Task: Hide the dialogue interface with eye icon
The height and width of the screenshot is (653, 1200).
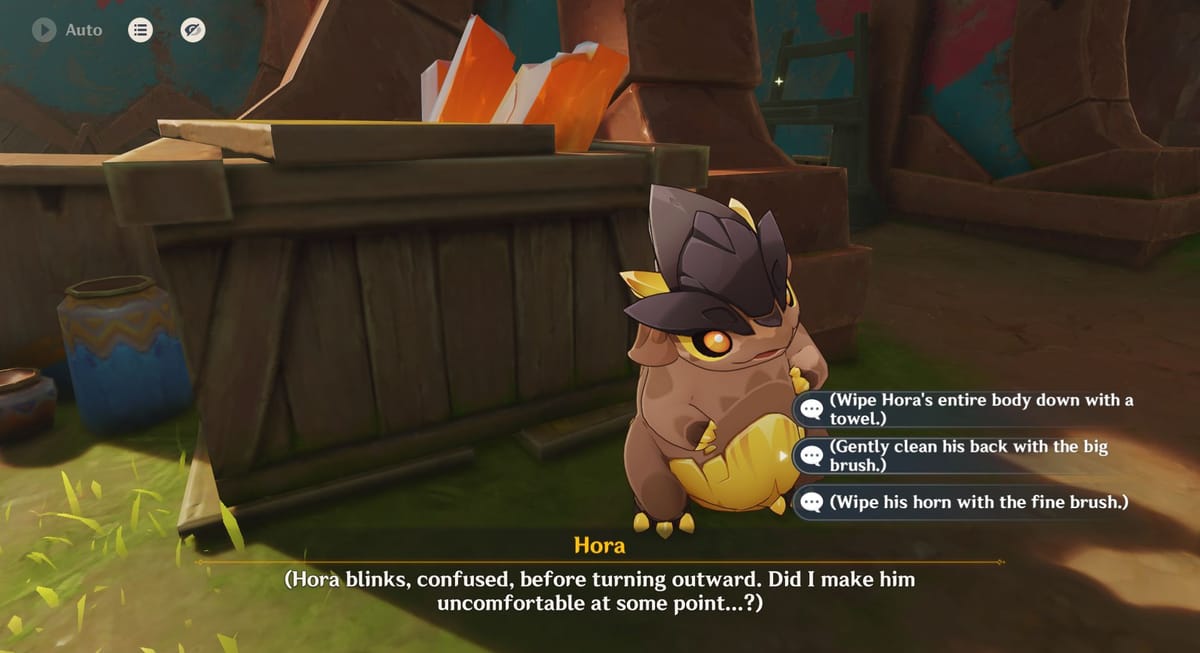Action: [193, 30]
